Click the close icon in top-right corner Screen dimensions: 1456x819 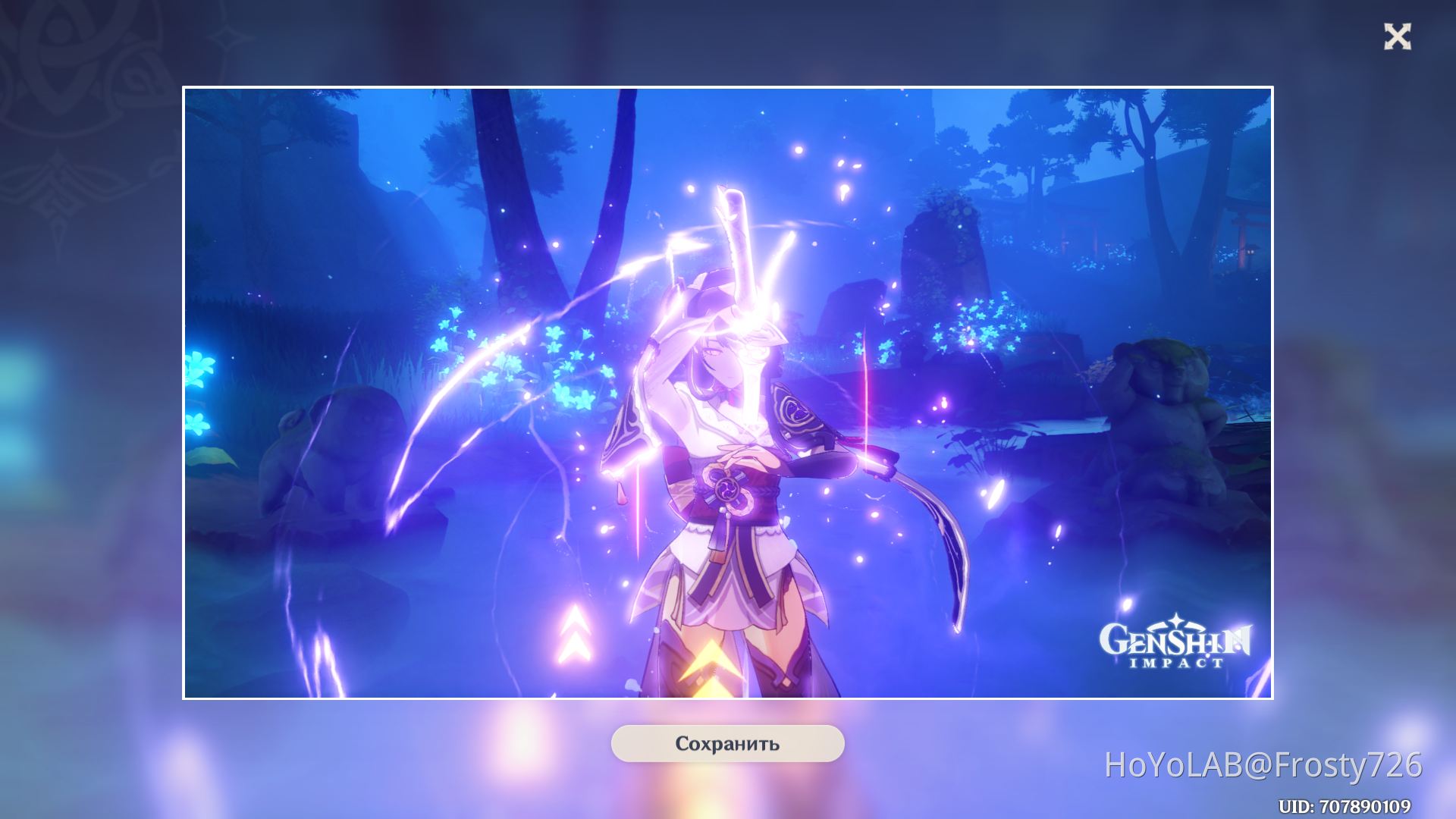[x=1399, y=37]
